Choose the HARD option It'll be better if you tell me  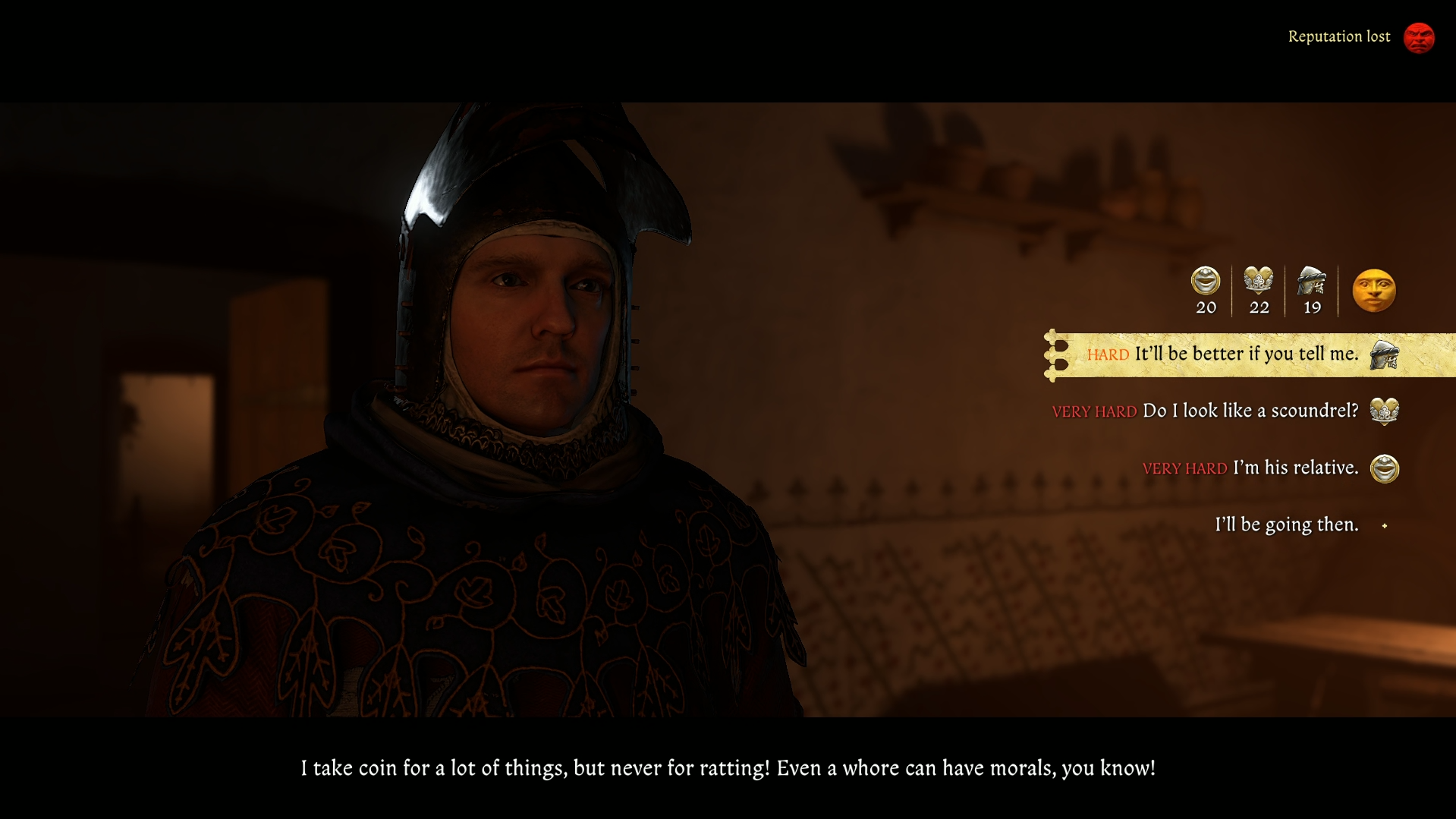[1246, 354]
